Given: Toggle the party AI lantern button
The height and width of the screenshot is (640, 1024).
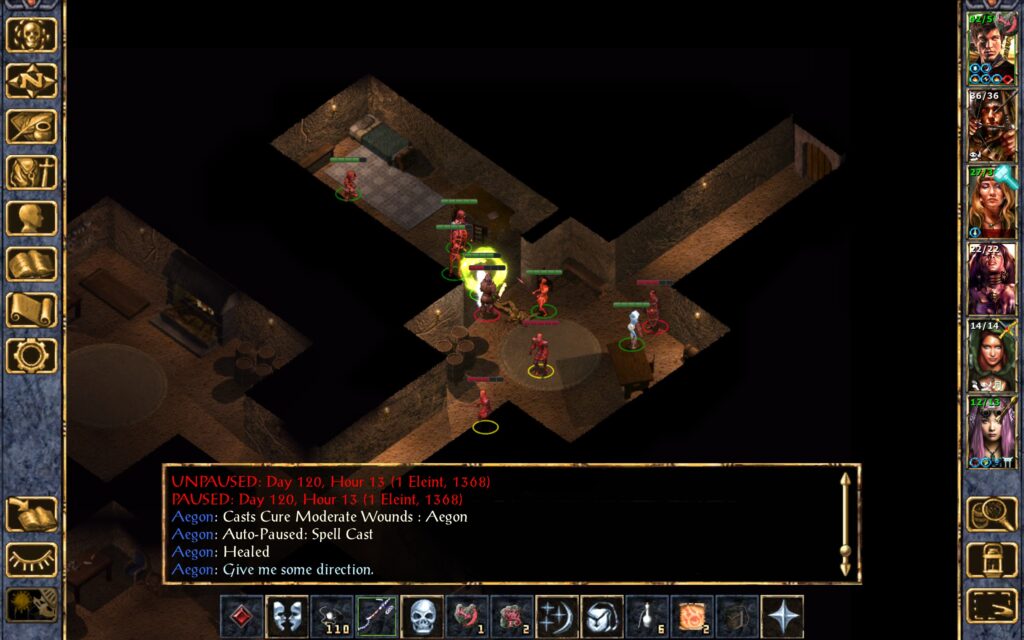Looking at the screenshot, I should (31, 605).
